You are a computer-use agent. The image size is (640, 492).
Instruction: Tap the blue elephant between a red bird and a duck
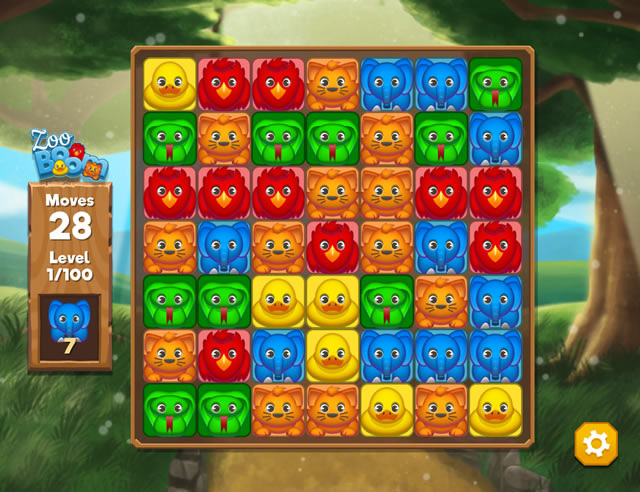278,355
